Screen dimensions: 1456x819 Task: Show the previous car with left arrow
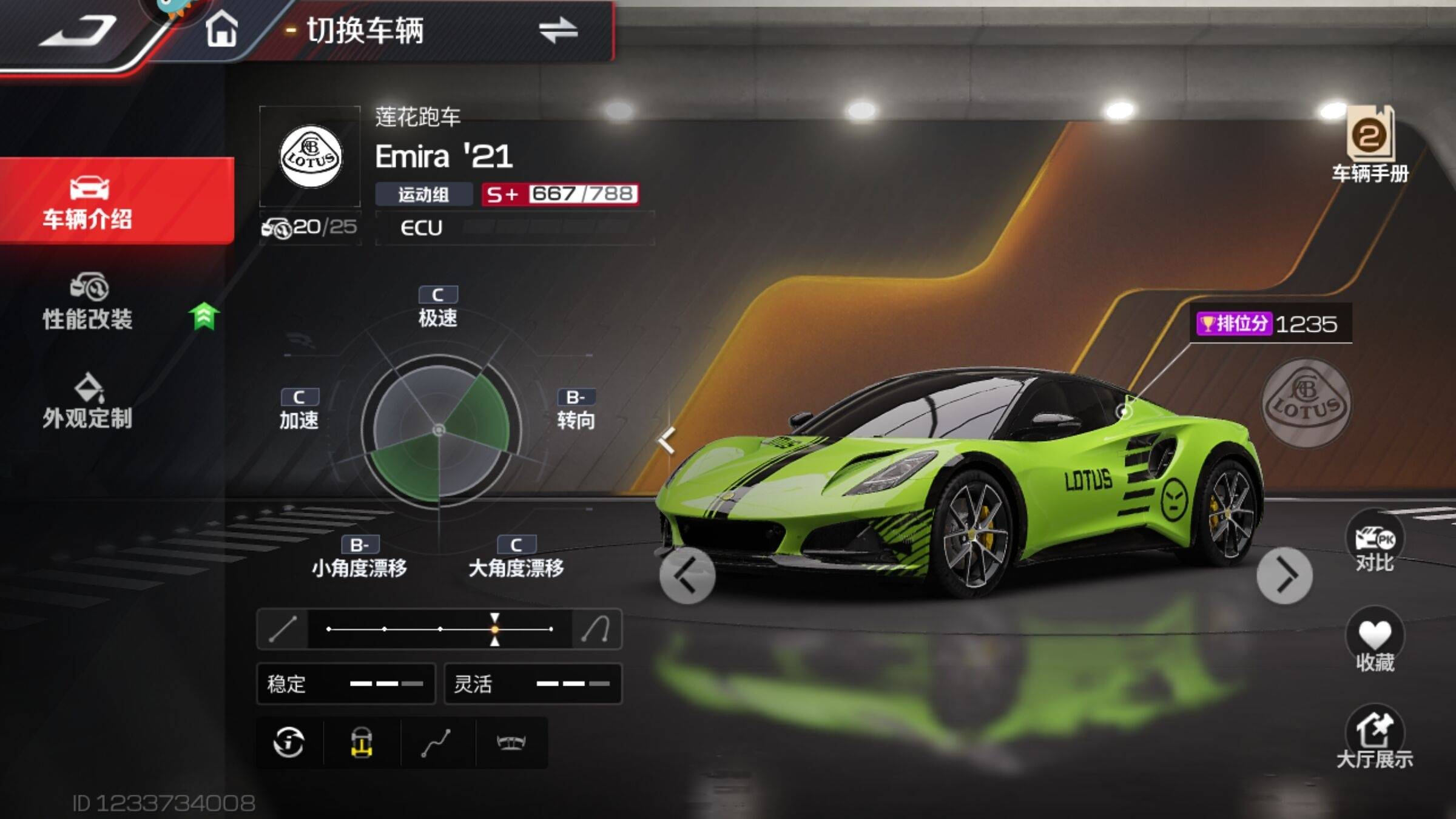tap(687, 576)
